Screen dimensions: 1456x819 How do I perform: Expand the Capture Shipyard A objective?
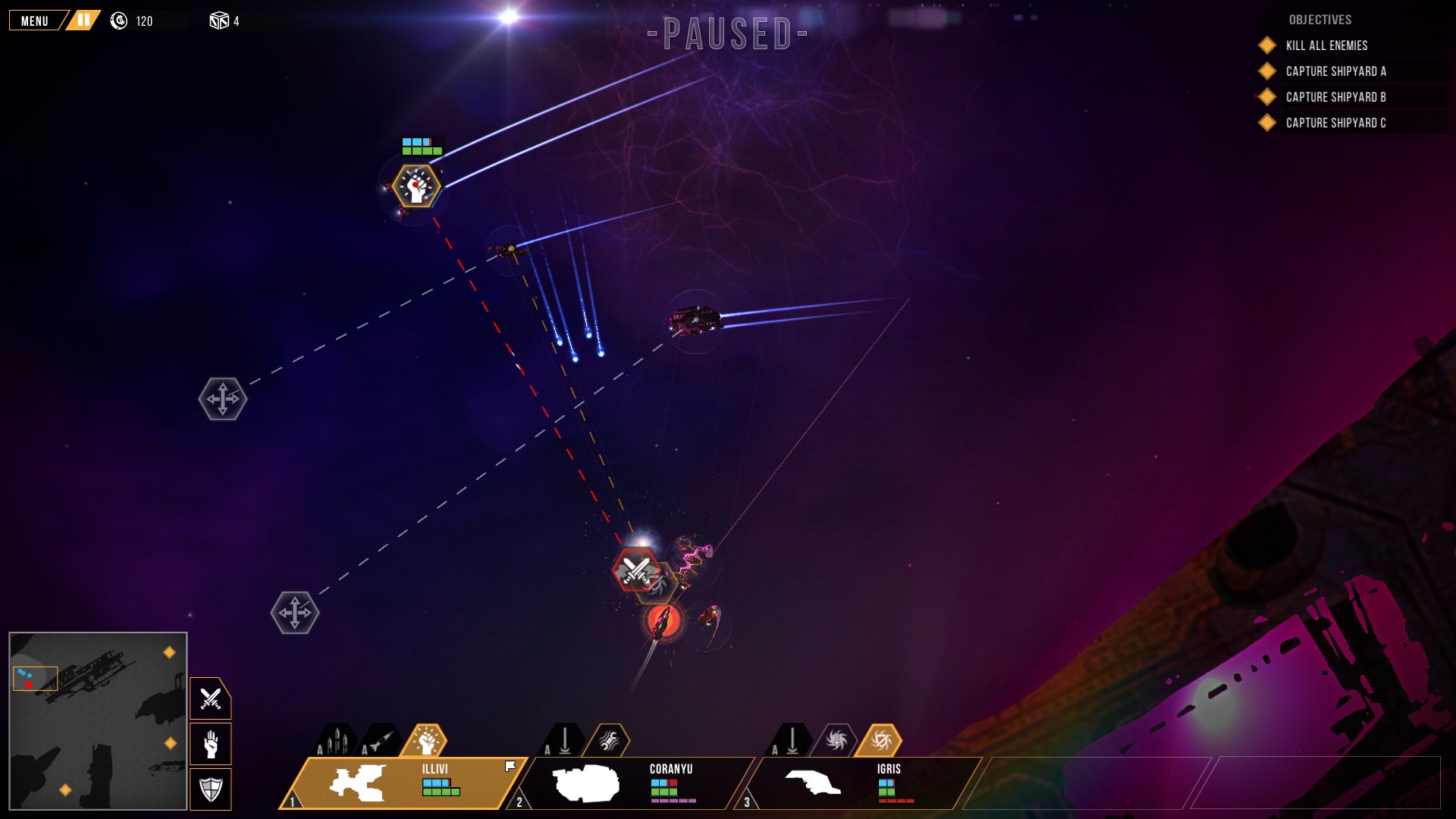(1336, 71)
